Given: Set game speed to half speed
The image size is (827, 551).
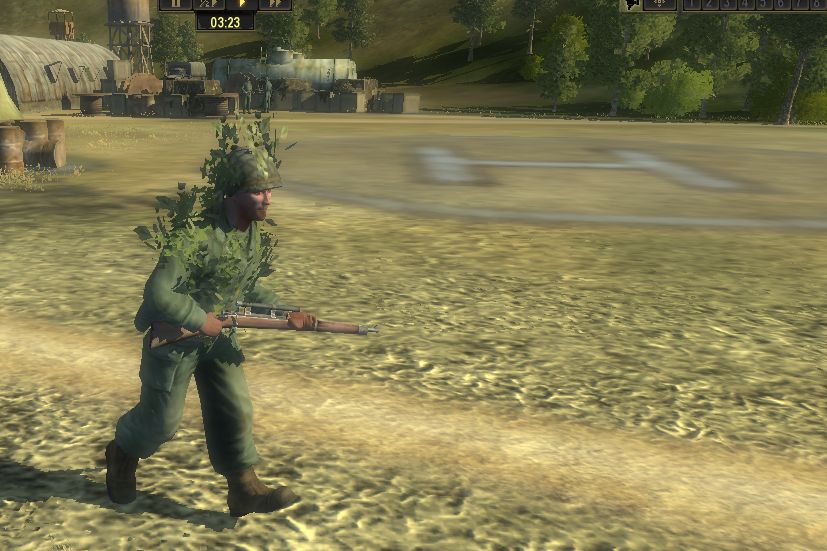Looking at the screenshot, I should tap(209, 4).
